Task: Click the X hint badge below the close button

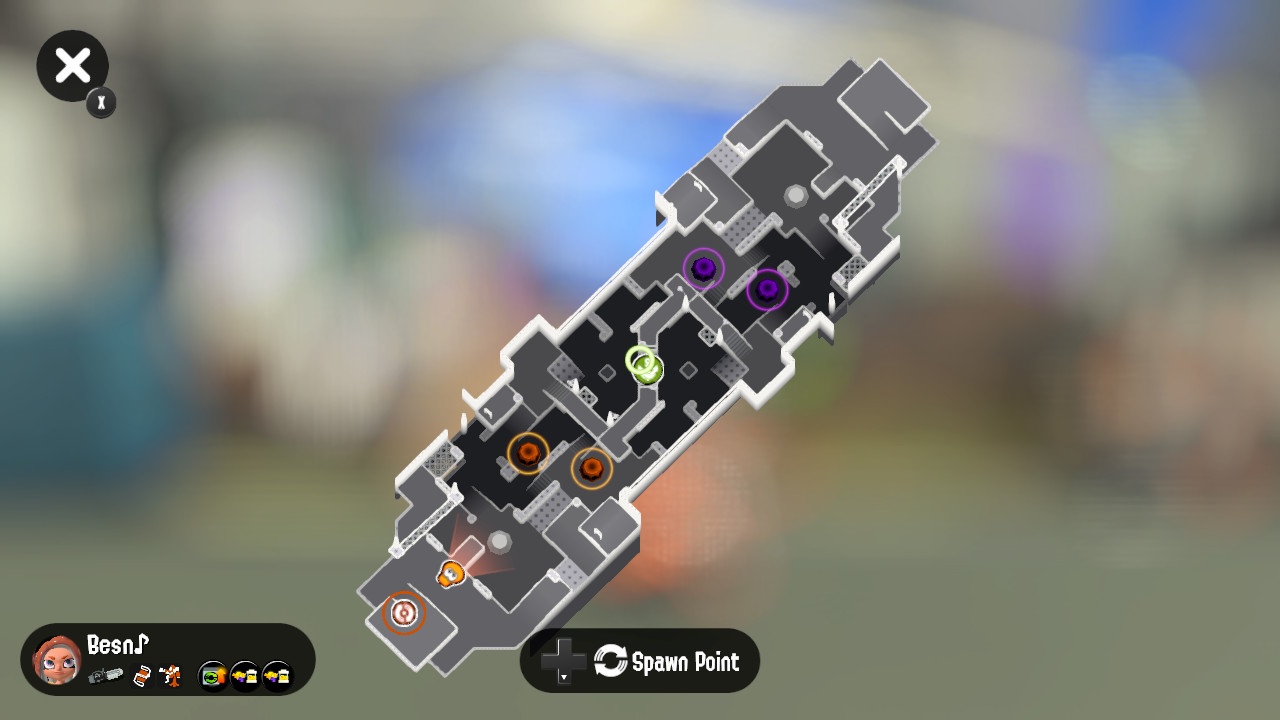Action: click(100, 103)
